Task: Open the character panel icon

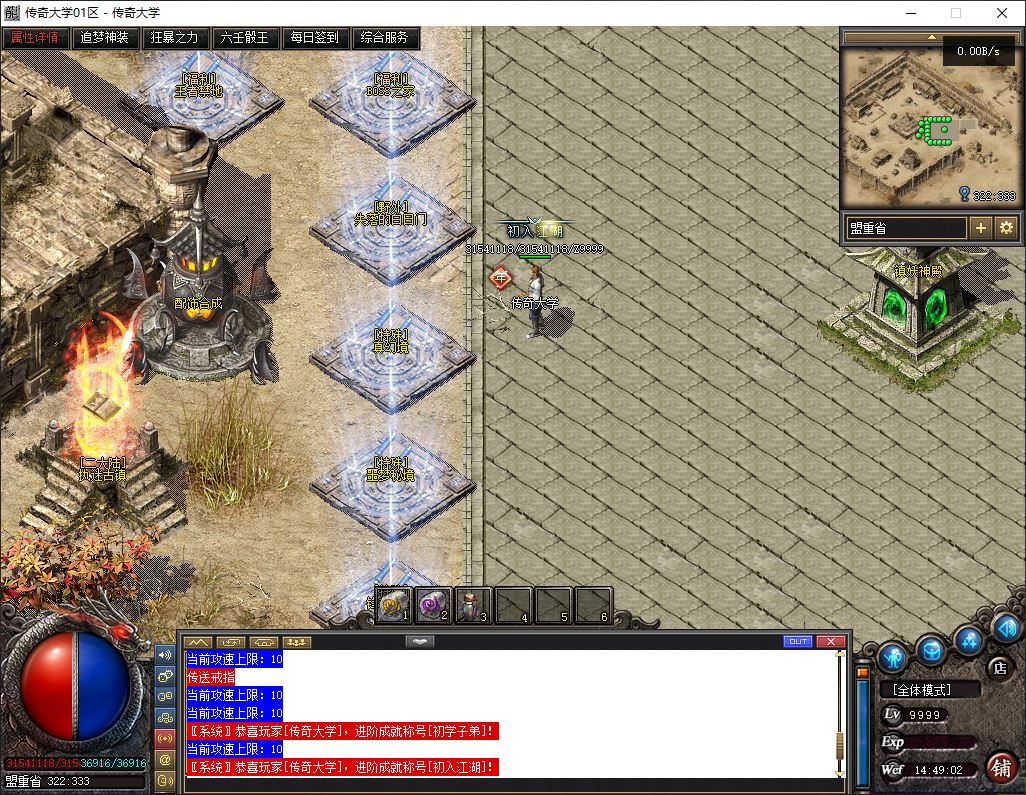Action: 893,657
